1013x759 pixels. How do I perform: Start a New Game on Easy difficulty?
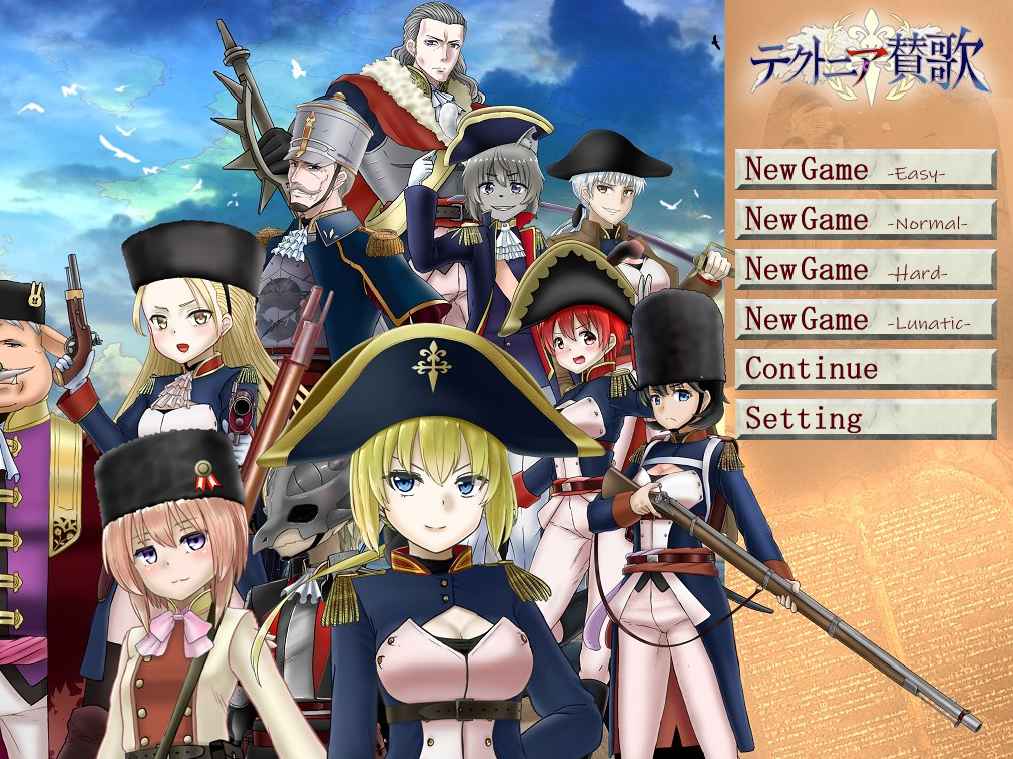866,169
